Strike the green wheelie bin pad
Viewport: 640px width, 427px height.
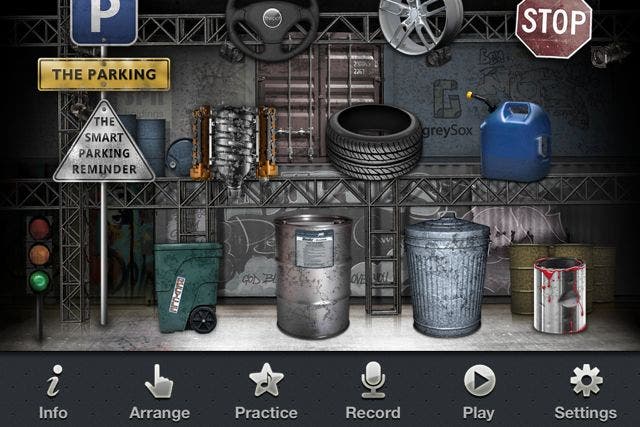point(188,286)
